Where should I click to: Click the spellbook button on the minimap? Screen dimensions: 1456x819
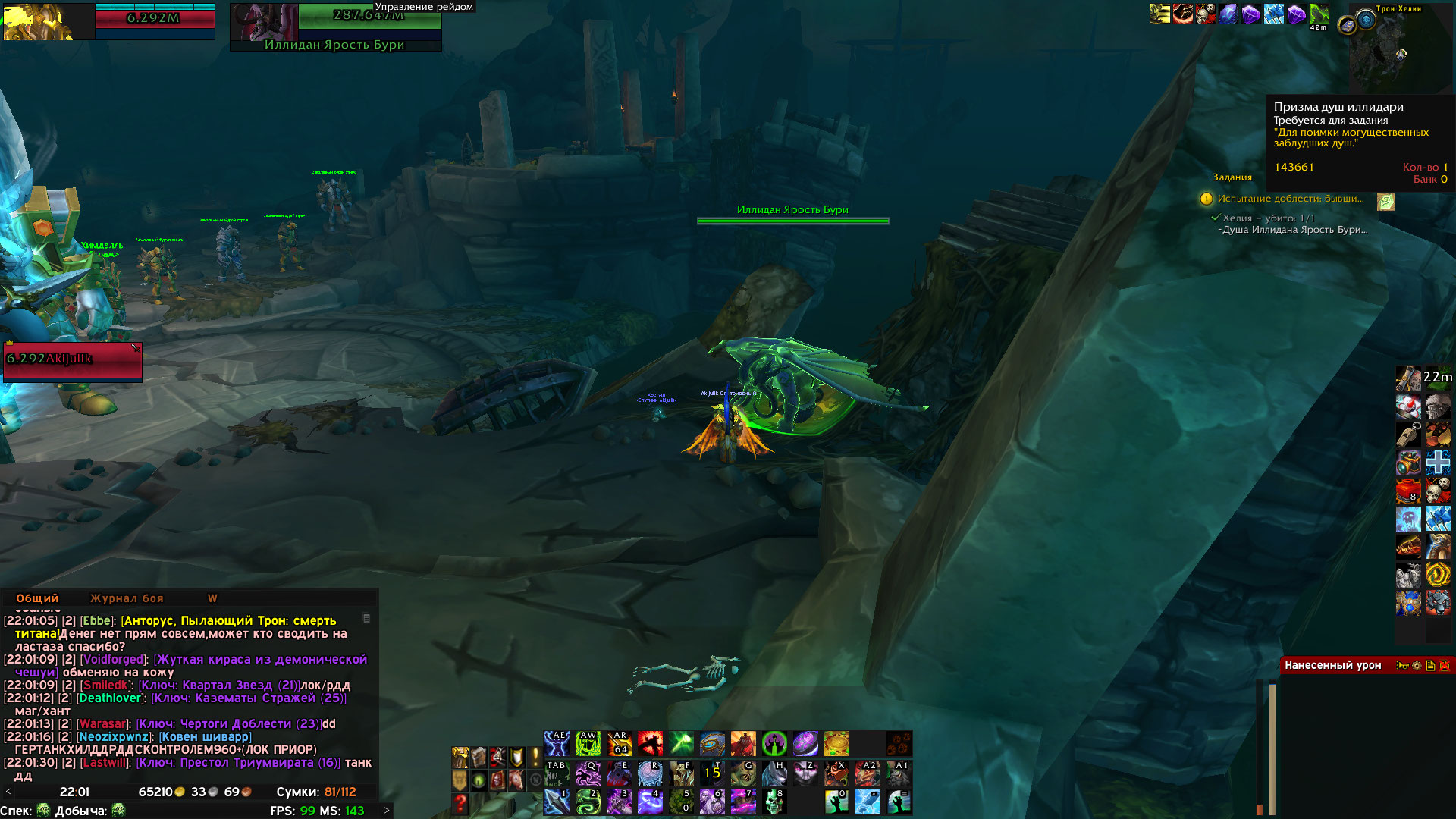tap(1348, 27)
